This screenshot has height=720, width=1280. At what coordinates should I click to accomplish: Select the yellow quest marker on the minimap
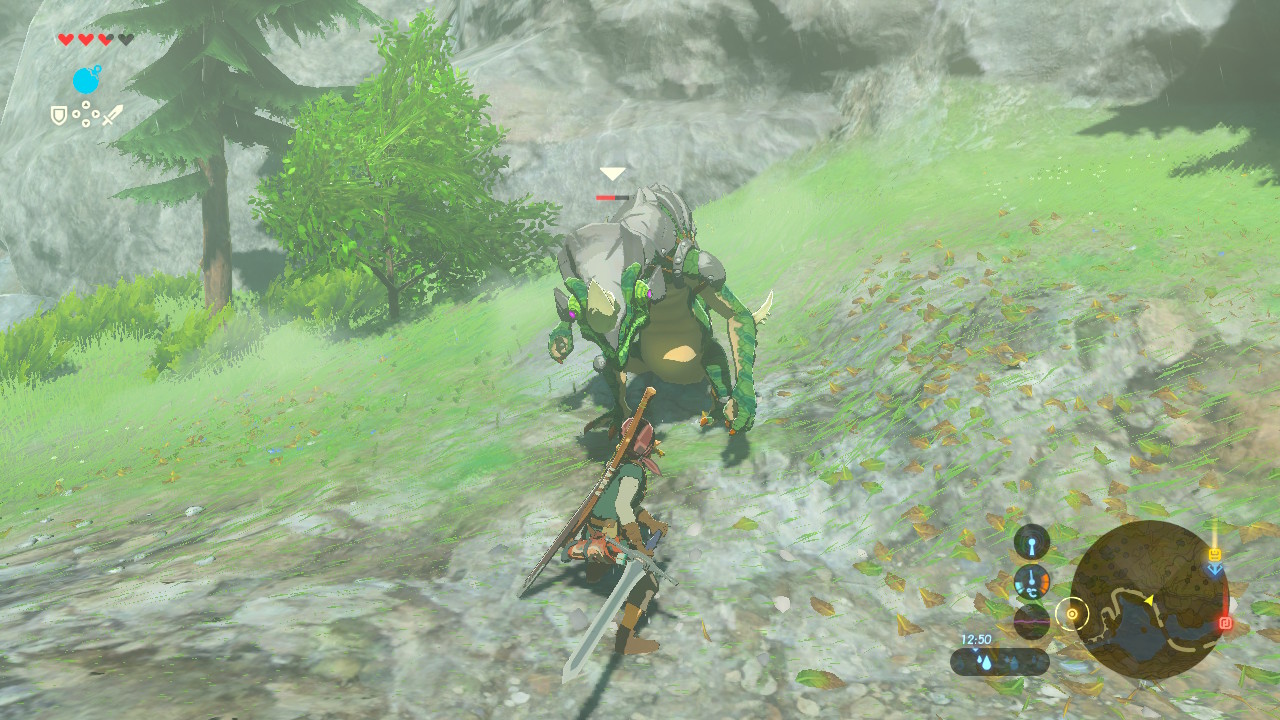[1214, 553]
